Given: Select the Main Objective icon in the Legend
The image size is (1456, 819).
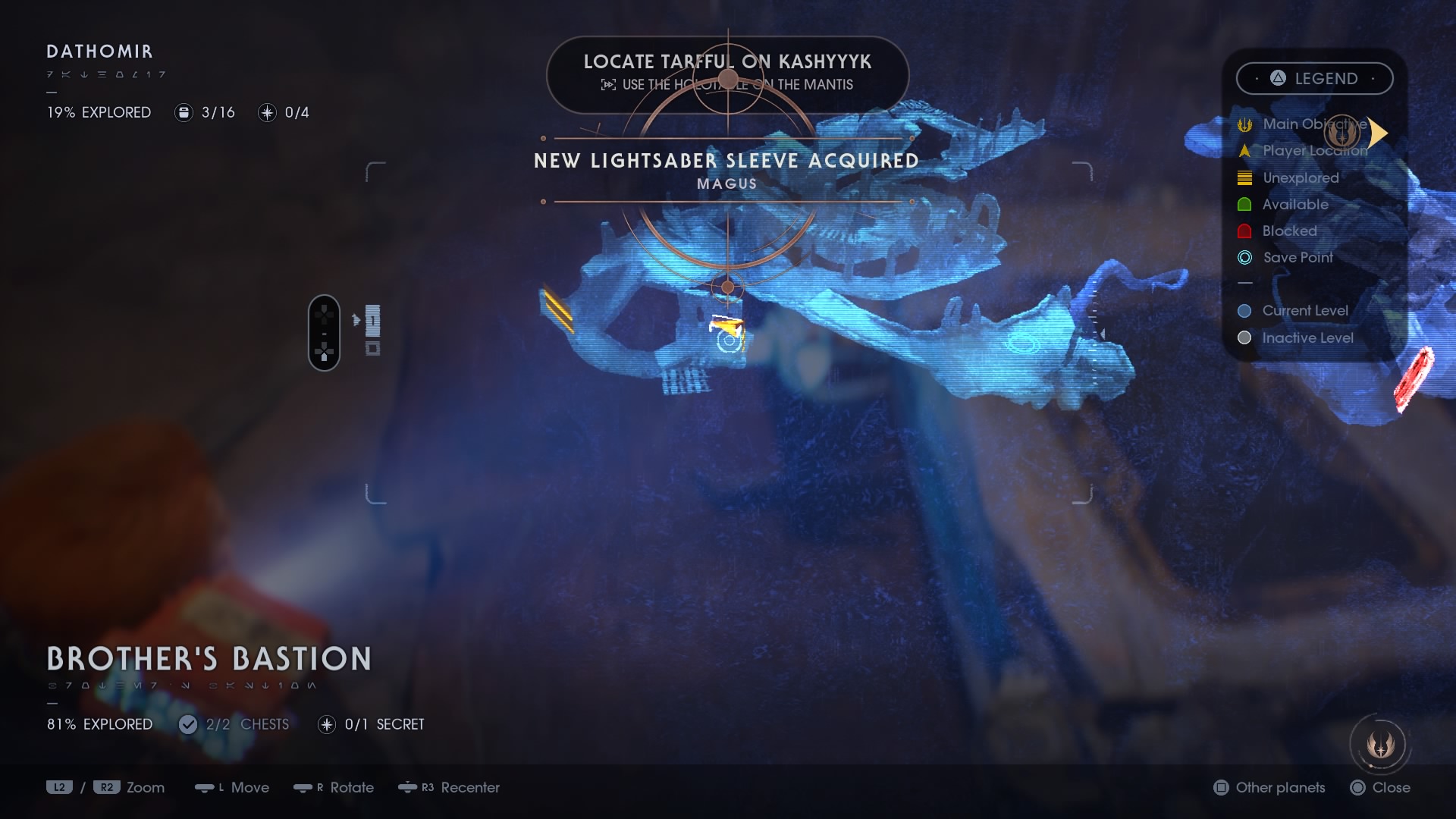Looking at the screenshot, I should [1244, 124].
